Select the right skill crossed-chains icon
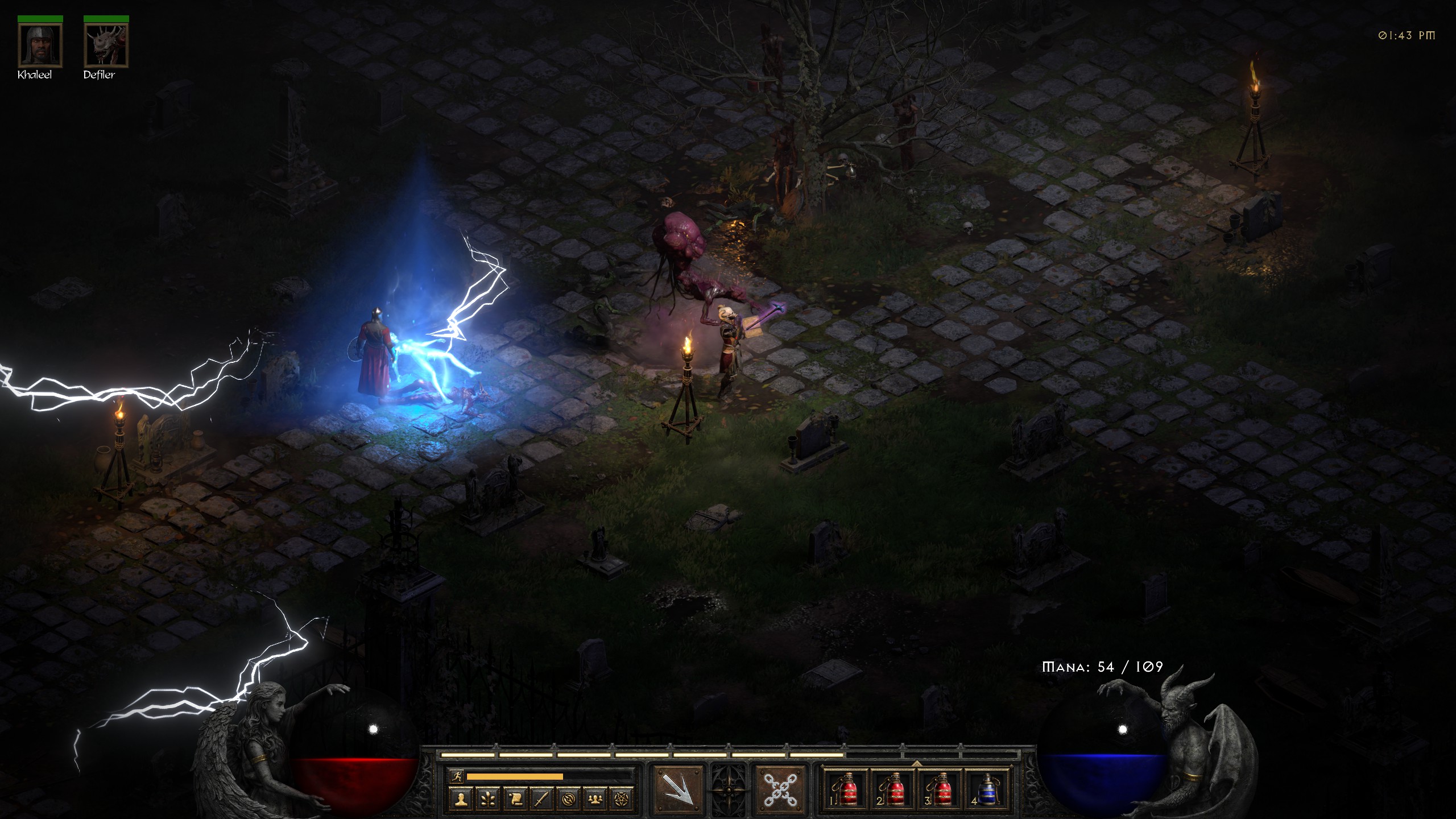 [x=780, y=789]
